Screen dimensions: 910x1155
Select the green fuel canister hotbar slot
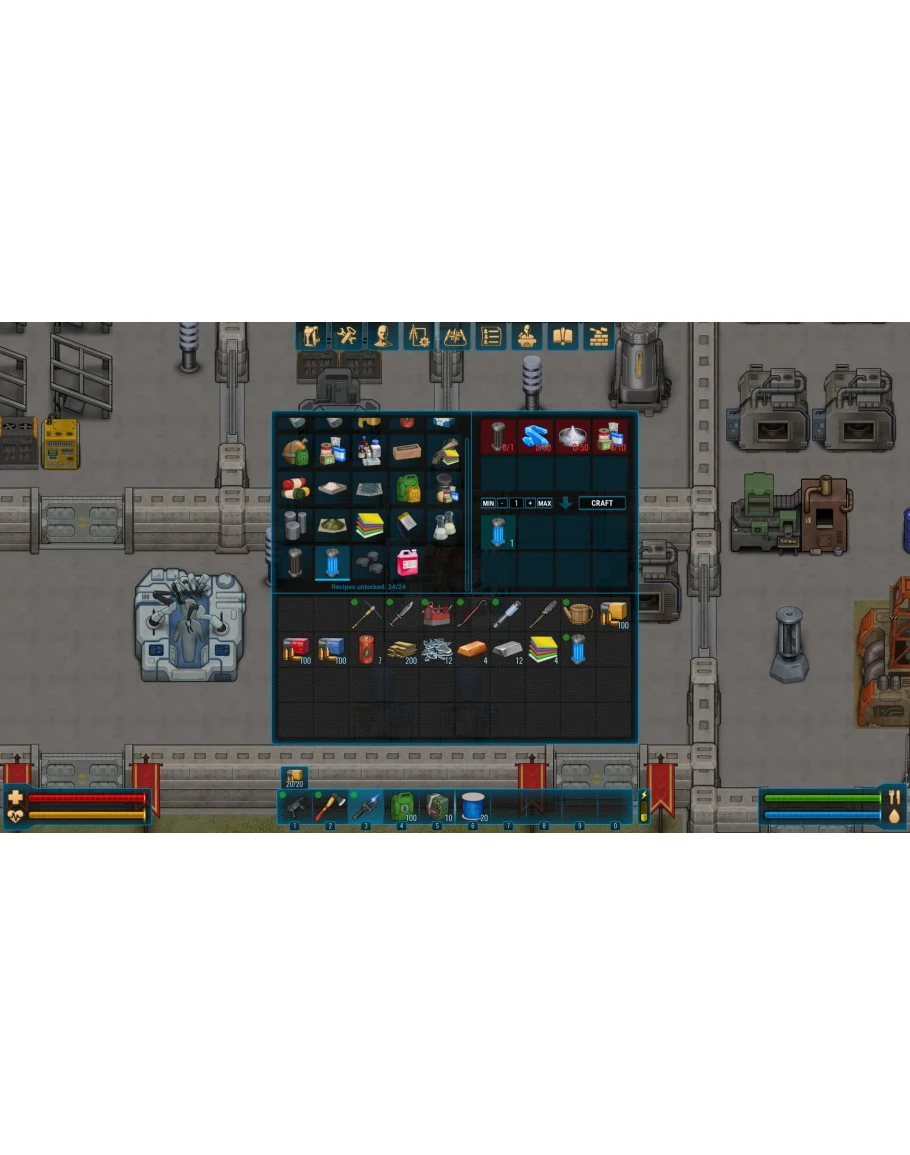tap(402, 806)
